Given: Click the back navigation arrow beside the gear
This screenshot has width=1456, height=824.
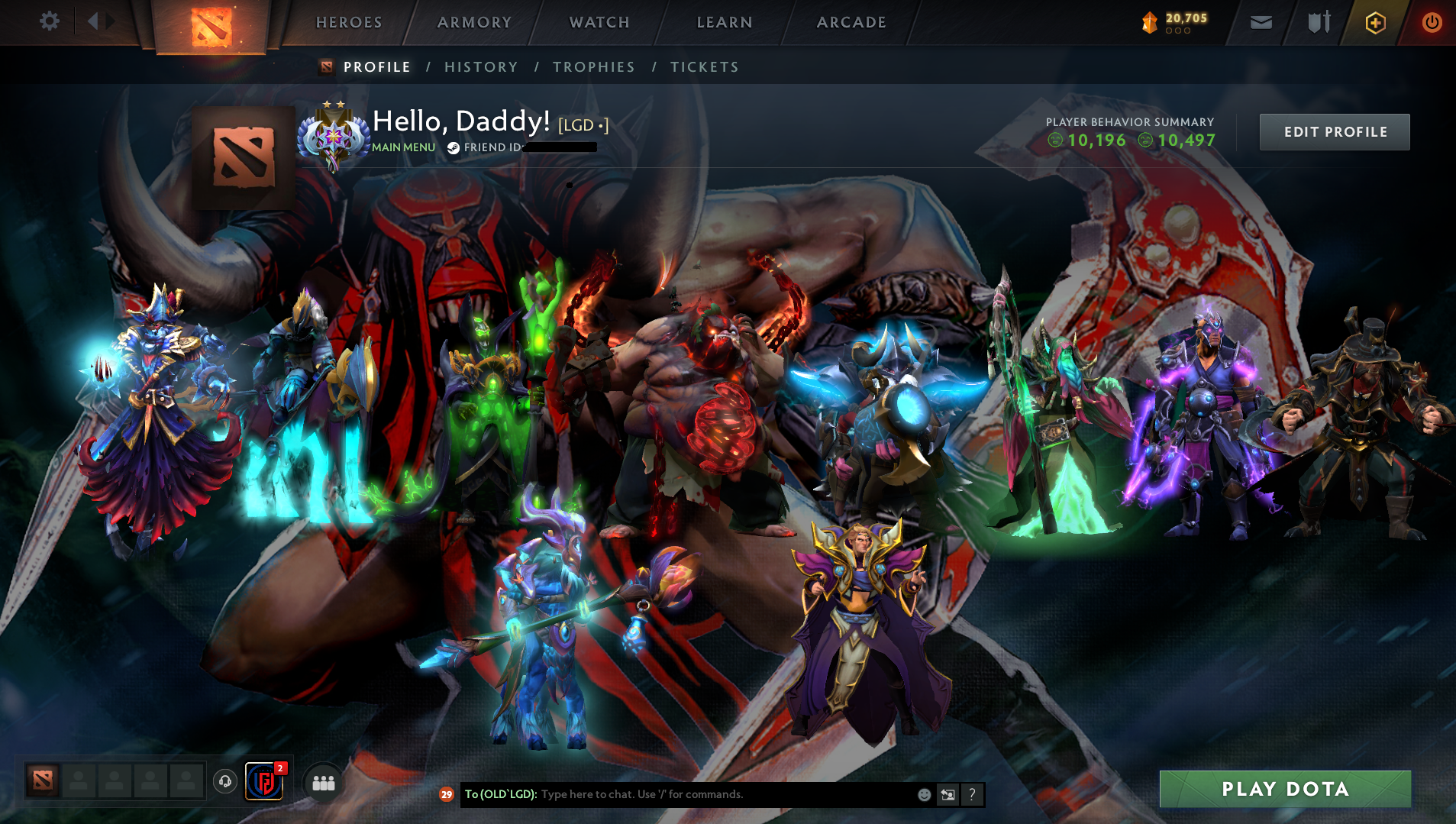Looking at the screenshot, I should [x=94, y=21].
